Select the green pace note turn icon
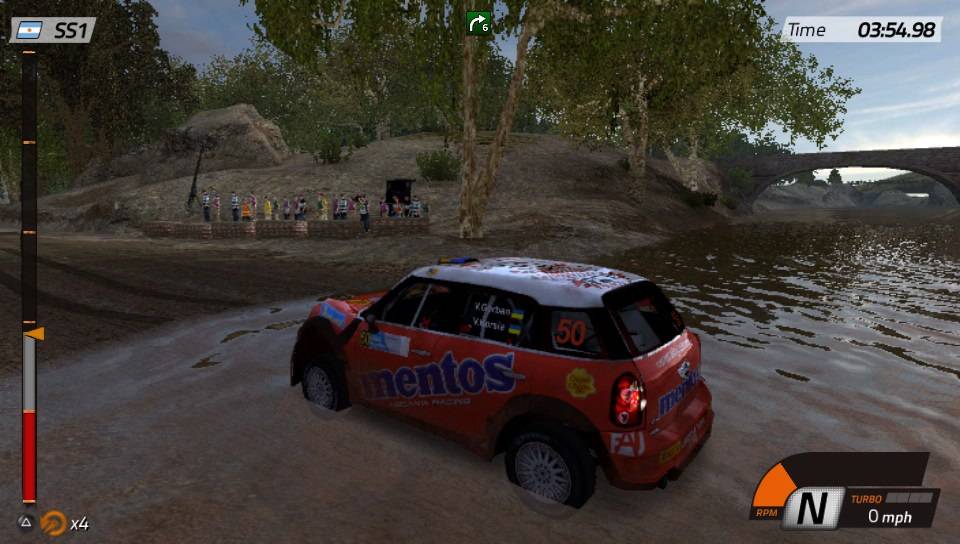The height and width of the screenshot is (544, 960). tap(479, 22)
